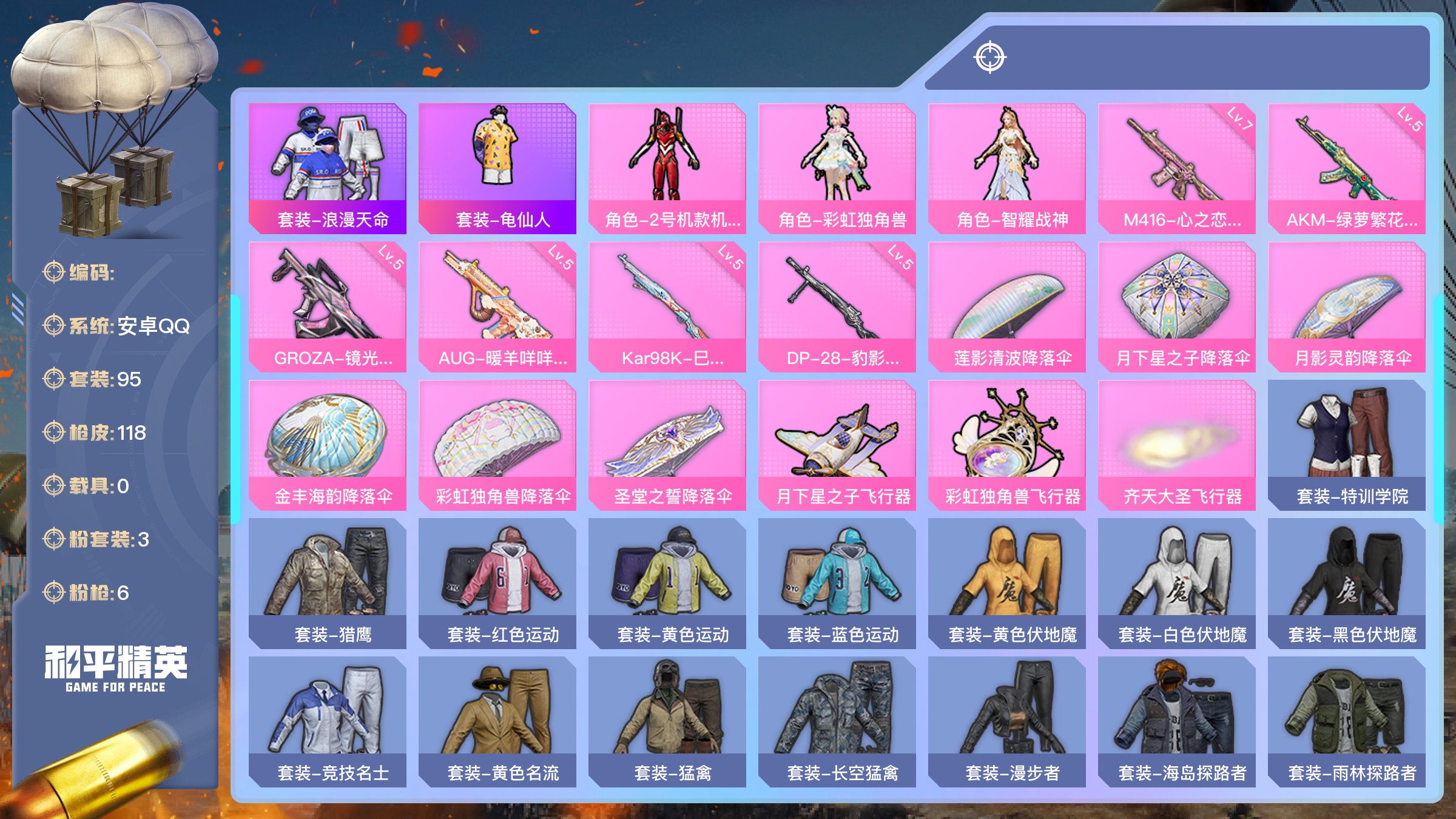Image resolution: width=1456 pixels, height=819 pixels.
Task: Choose the 月下星之子降落伞 parachute tile
Action: [x=1177, y=306]
